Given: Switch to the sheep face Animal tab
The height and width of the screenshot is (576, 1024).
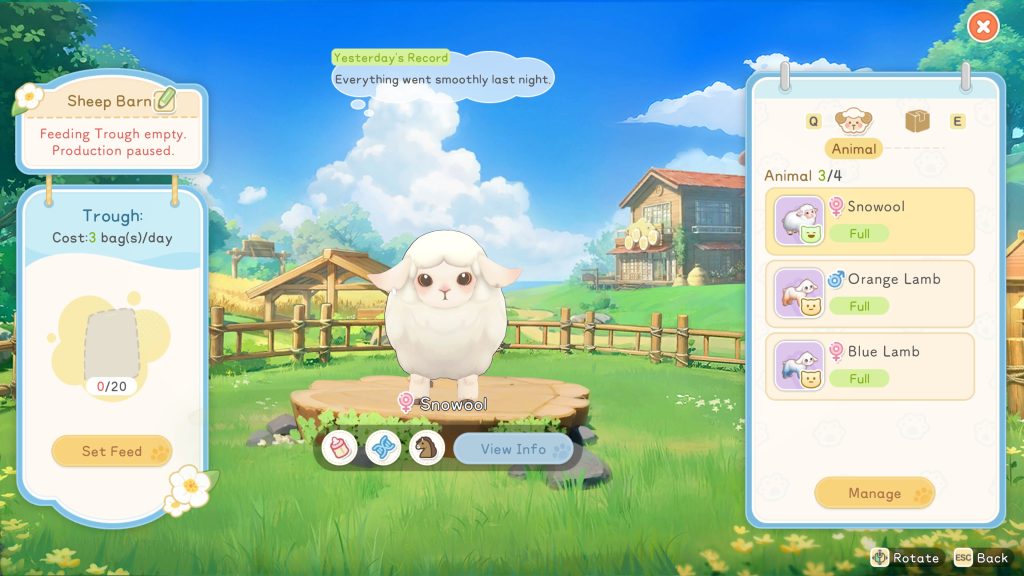Looking at the screenshot, I should (x=854, y=122).
